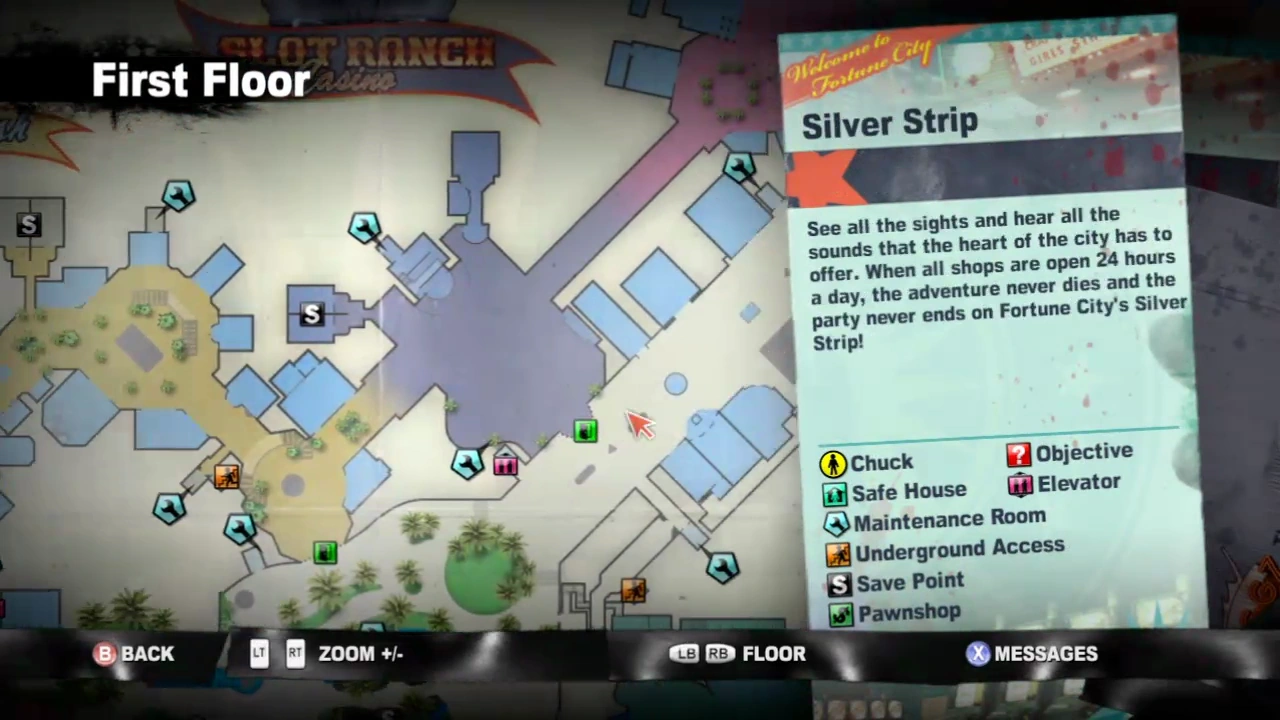Screen dimensions: 1280x720
Task: Click the red cursor arrow on the map
Action: click(640, 425)
